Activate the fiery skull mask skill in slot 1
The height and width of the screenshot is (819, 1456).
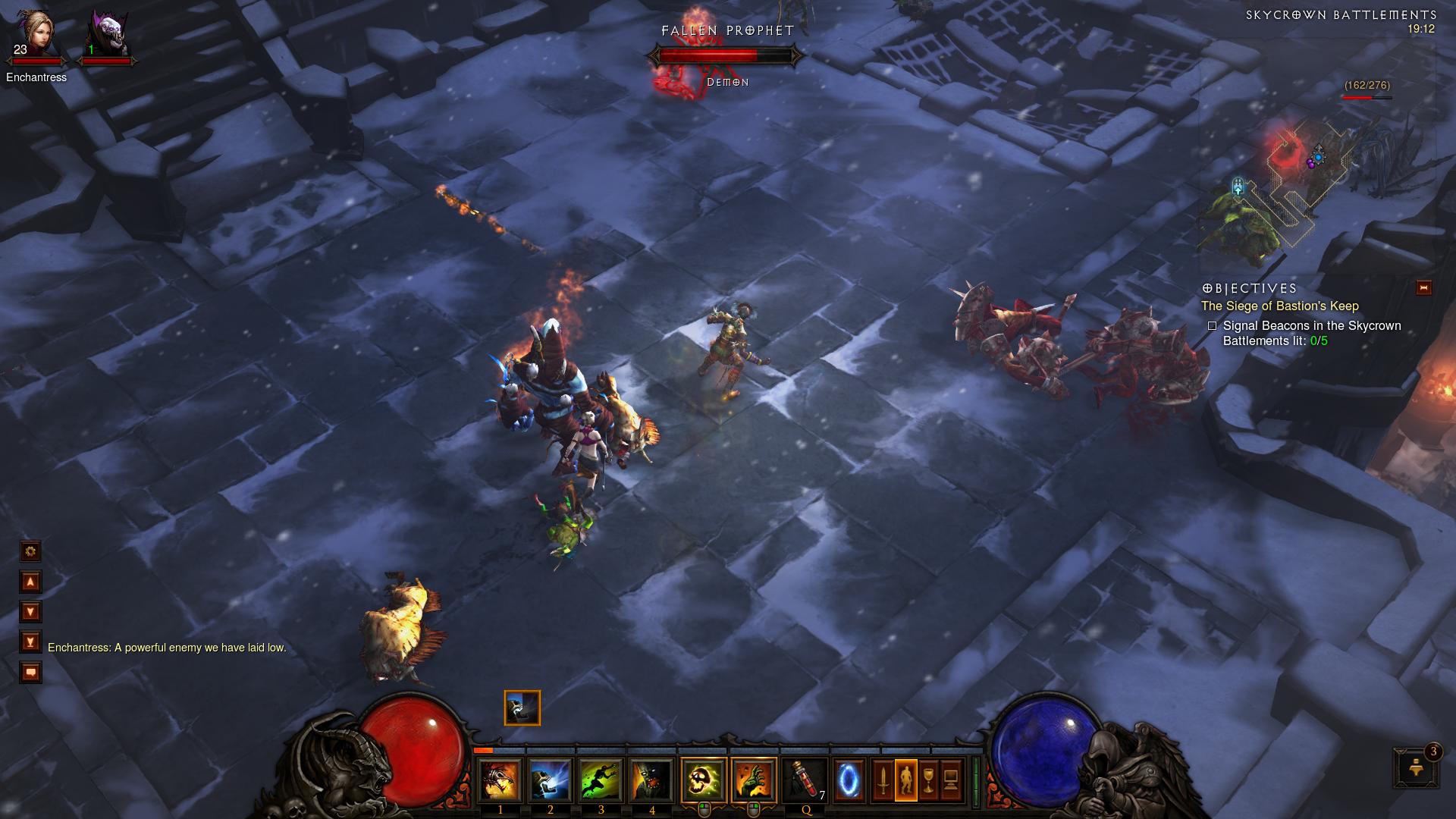pyautogui.click(x=500, y=780)
